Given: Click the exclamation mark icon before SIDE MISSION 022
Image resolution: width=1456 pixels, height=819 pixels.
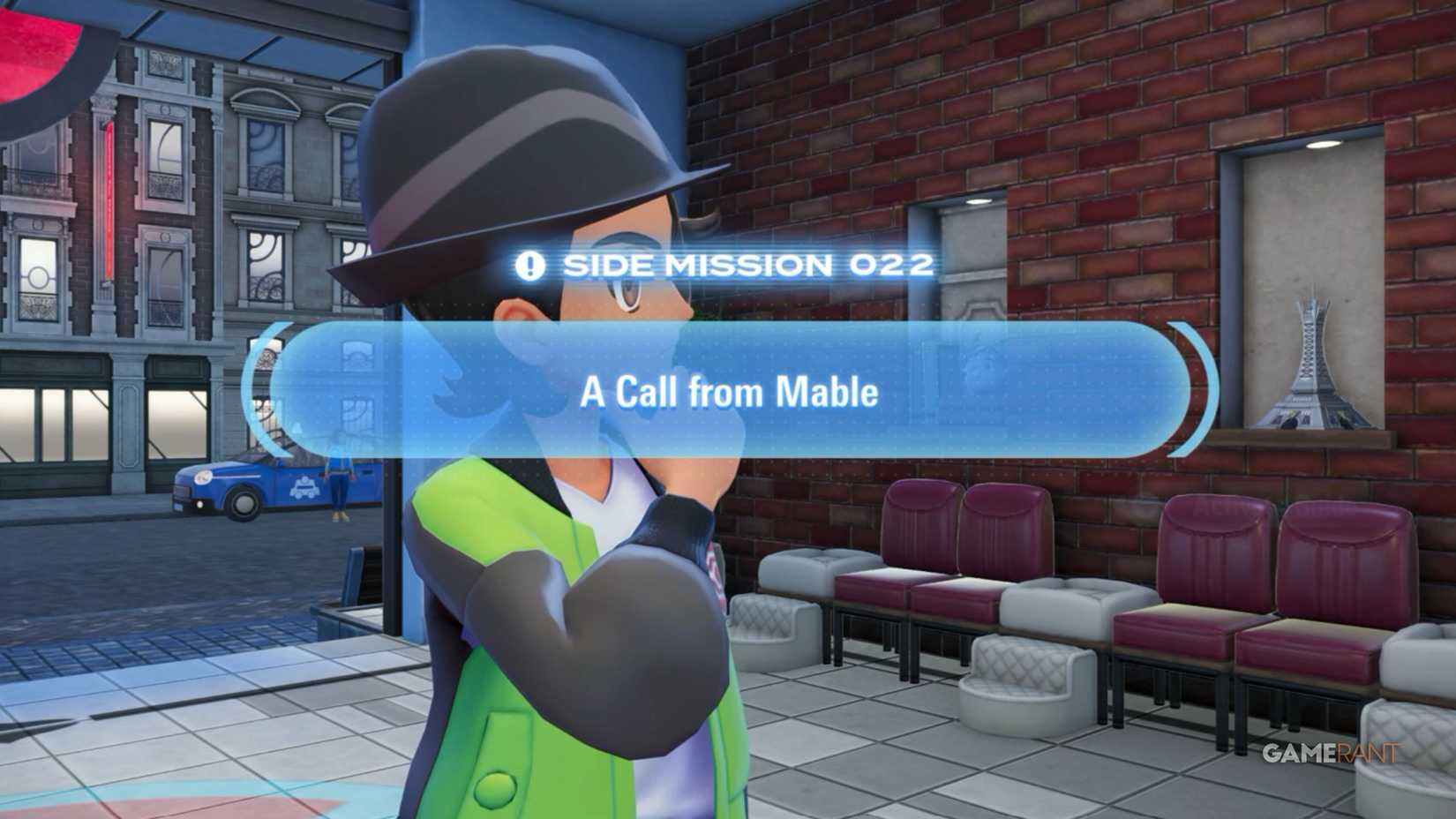Looking at the screenshot, I should pos(529,263).
